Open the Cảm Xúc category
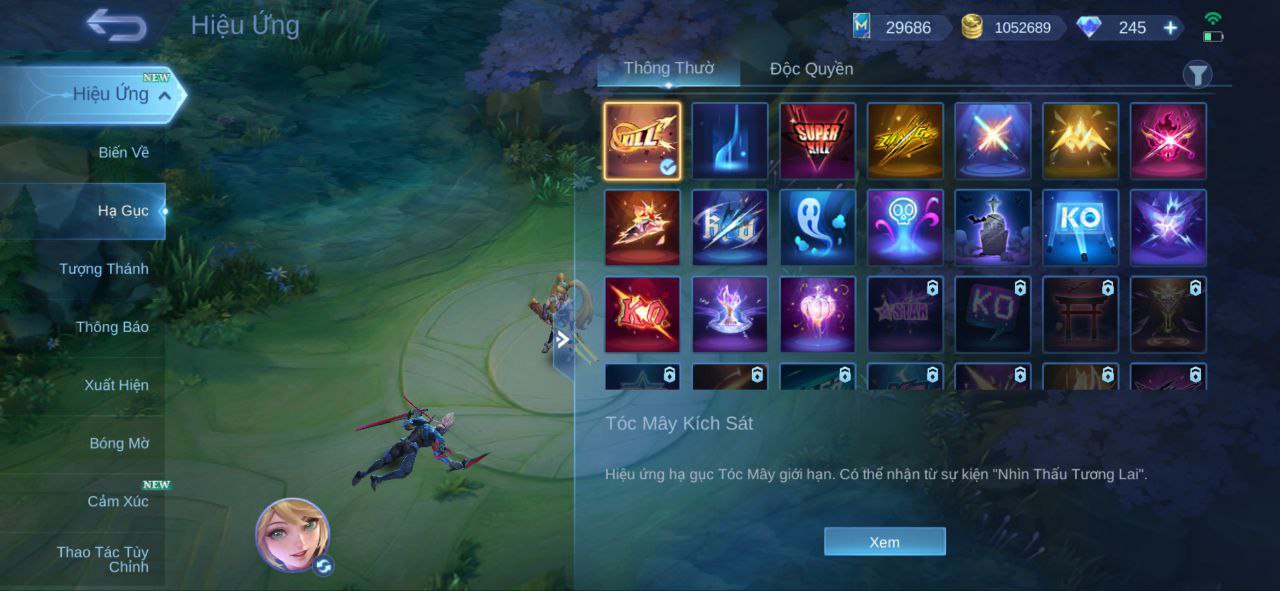Image resolution: width=1280 pixels, height=591 pixels. [x=118, y=500]
